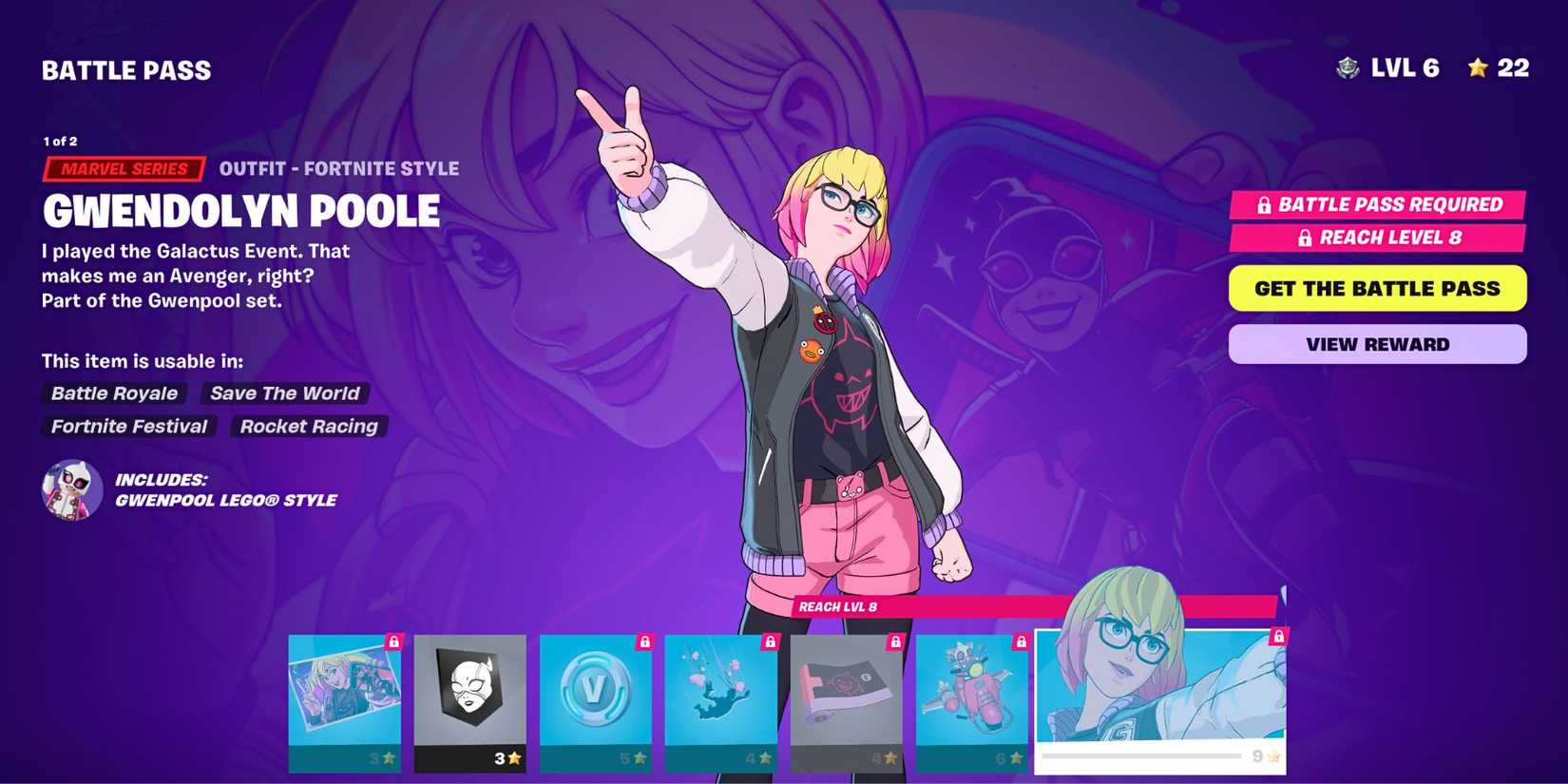Image resolution: width=1568 pixels, height=784 pixels.
Task: Select the Battle Royale mode tag
Action: point(113,393)
